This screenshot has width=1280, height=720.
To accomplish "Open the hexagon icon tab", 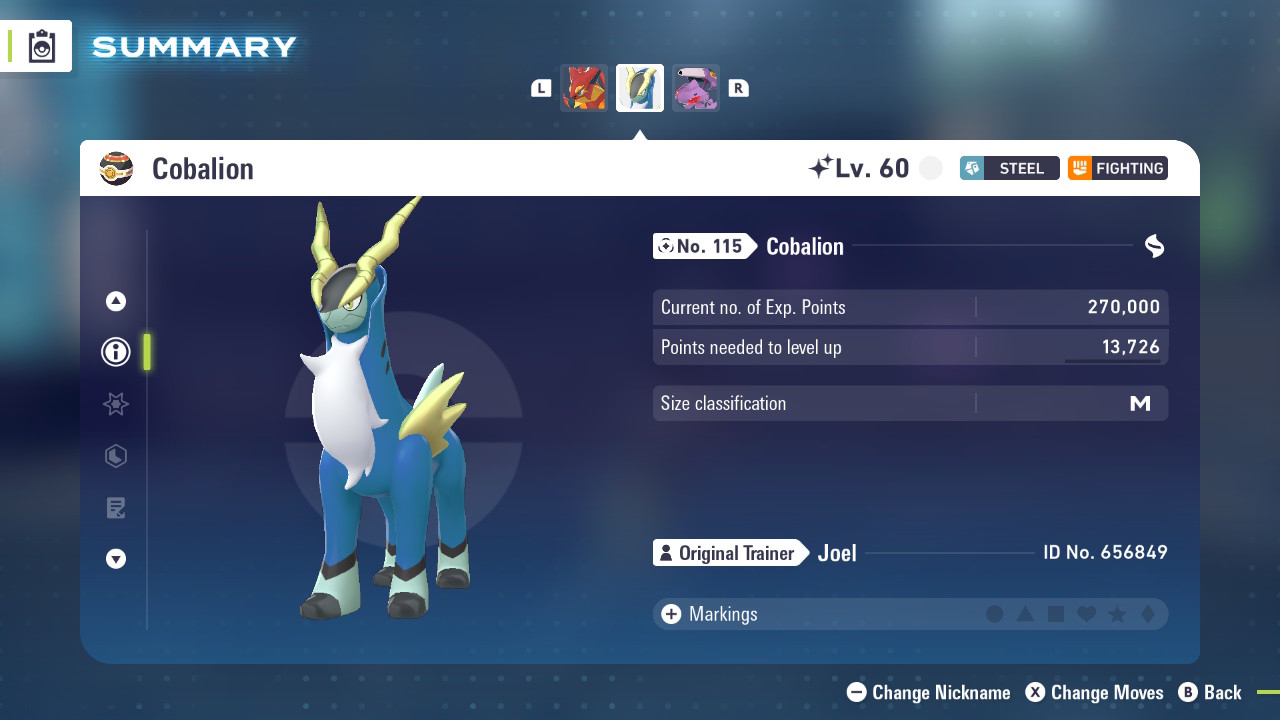I will 116,456.
